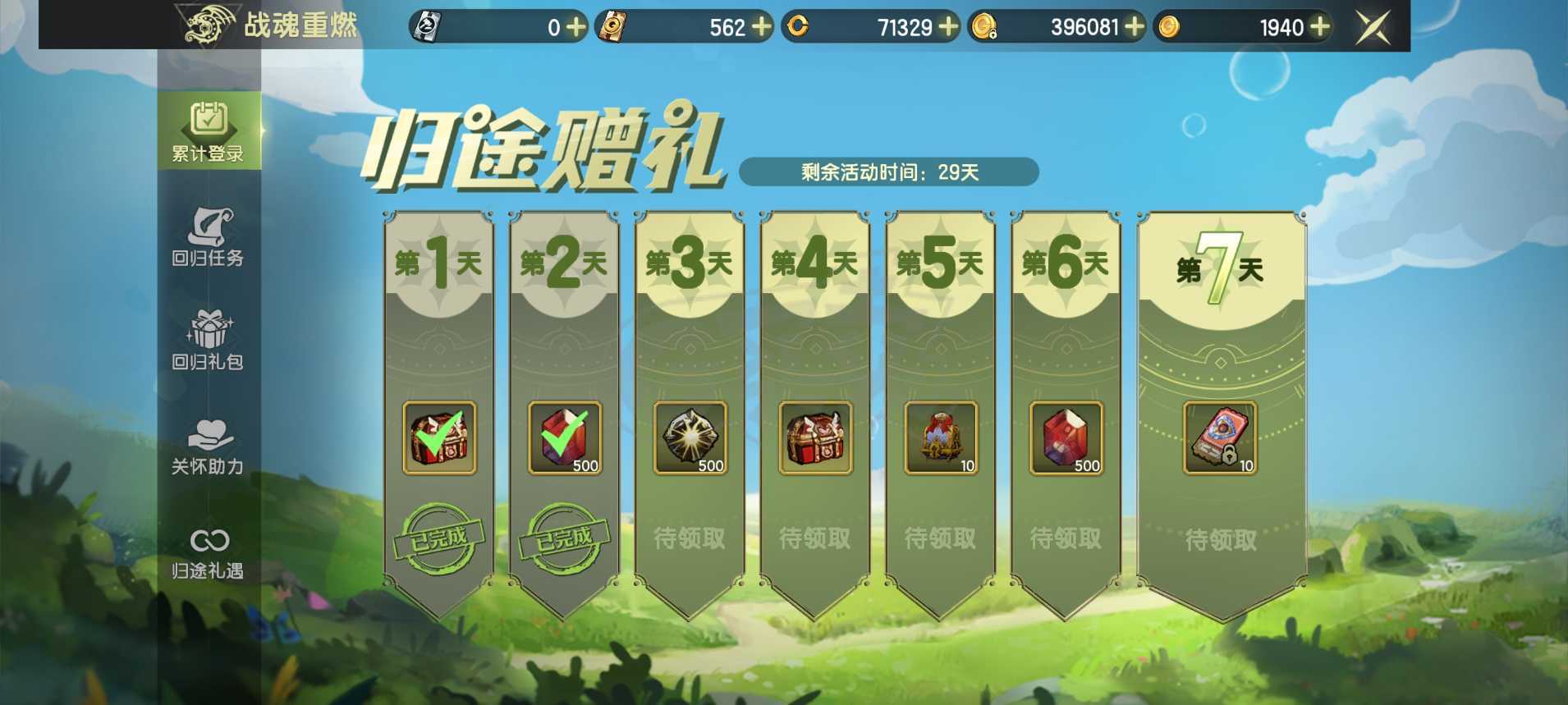Click the gold coin icon beside 1940

coord(1168,26)
